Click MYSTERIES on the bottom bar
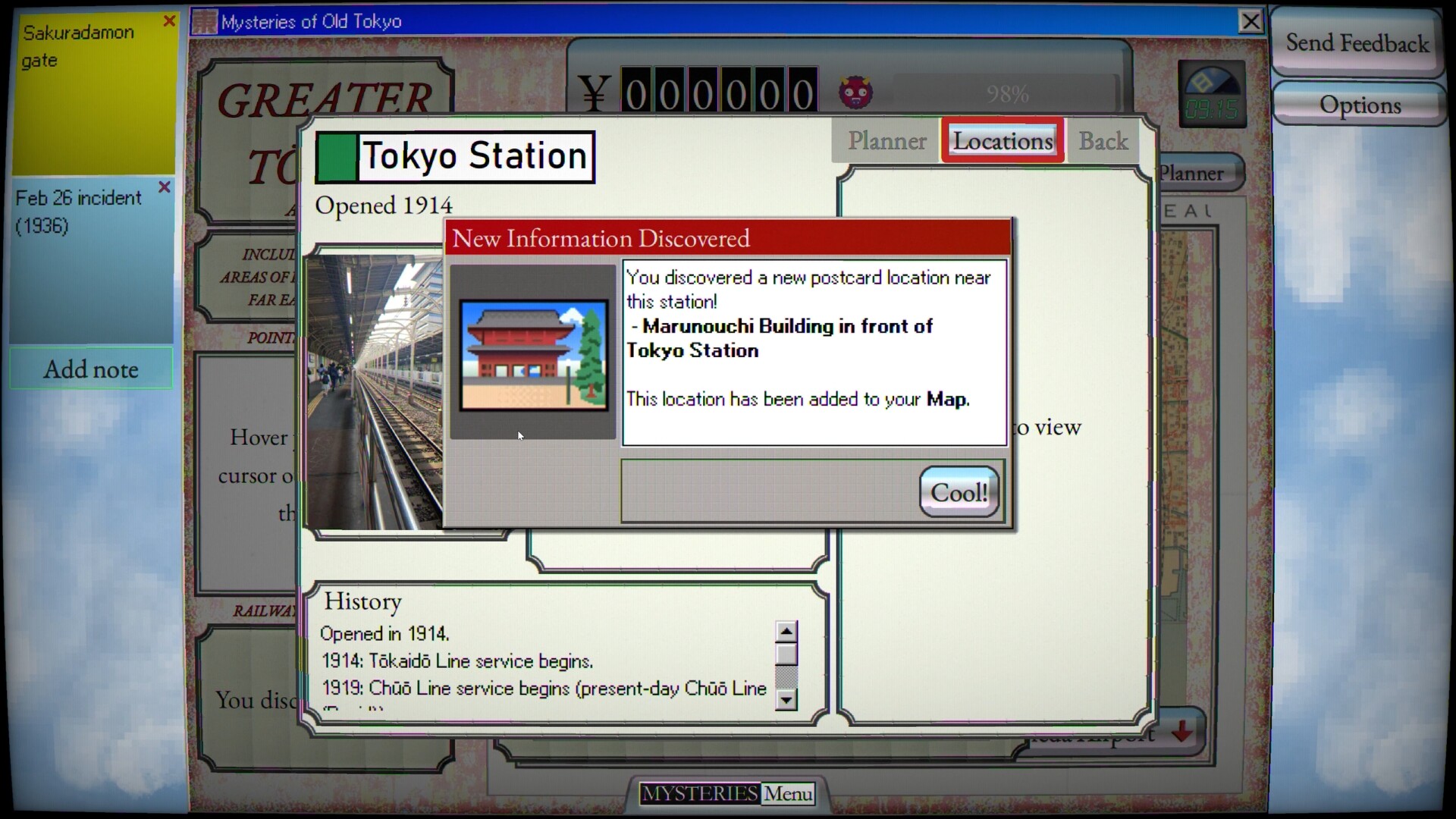Screen dimensions: 1456x819 (699, 794)
